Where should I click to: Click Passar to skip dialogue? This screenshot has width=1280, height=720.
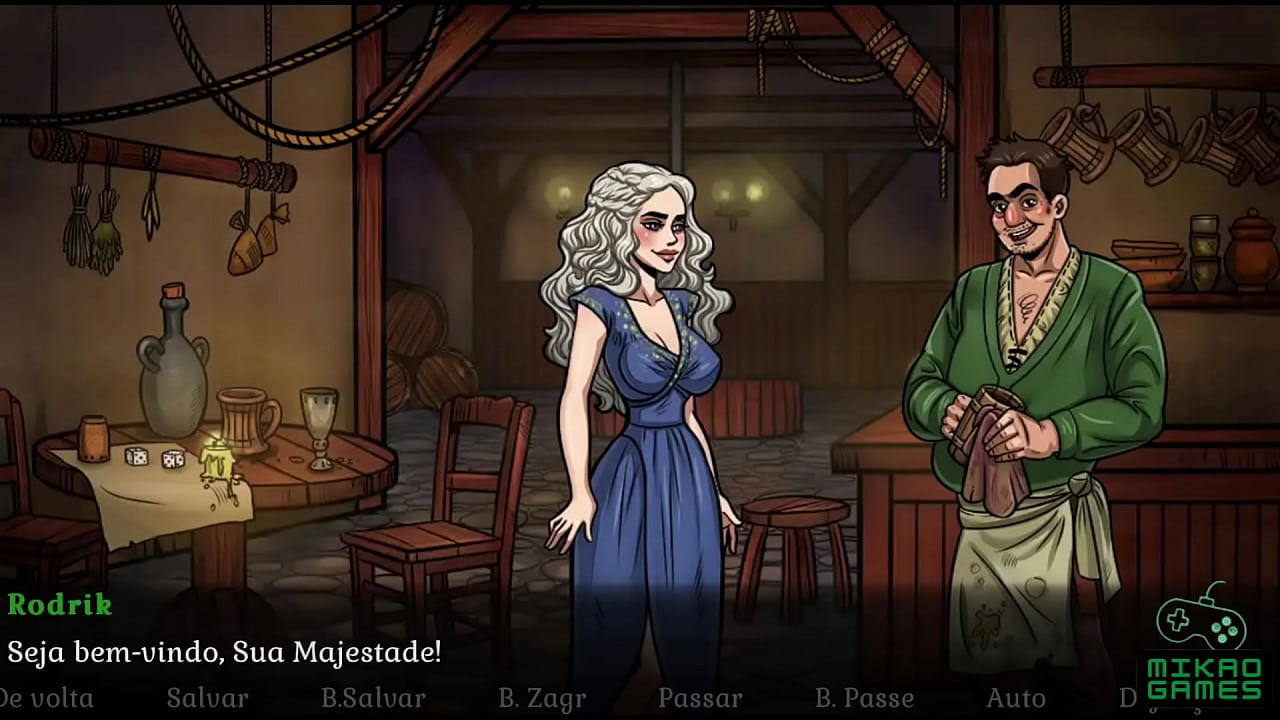click(x=700, y=697)
